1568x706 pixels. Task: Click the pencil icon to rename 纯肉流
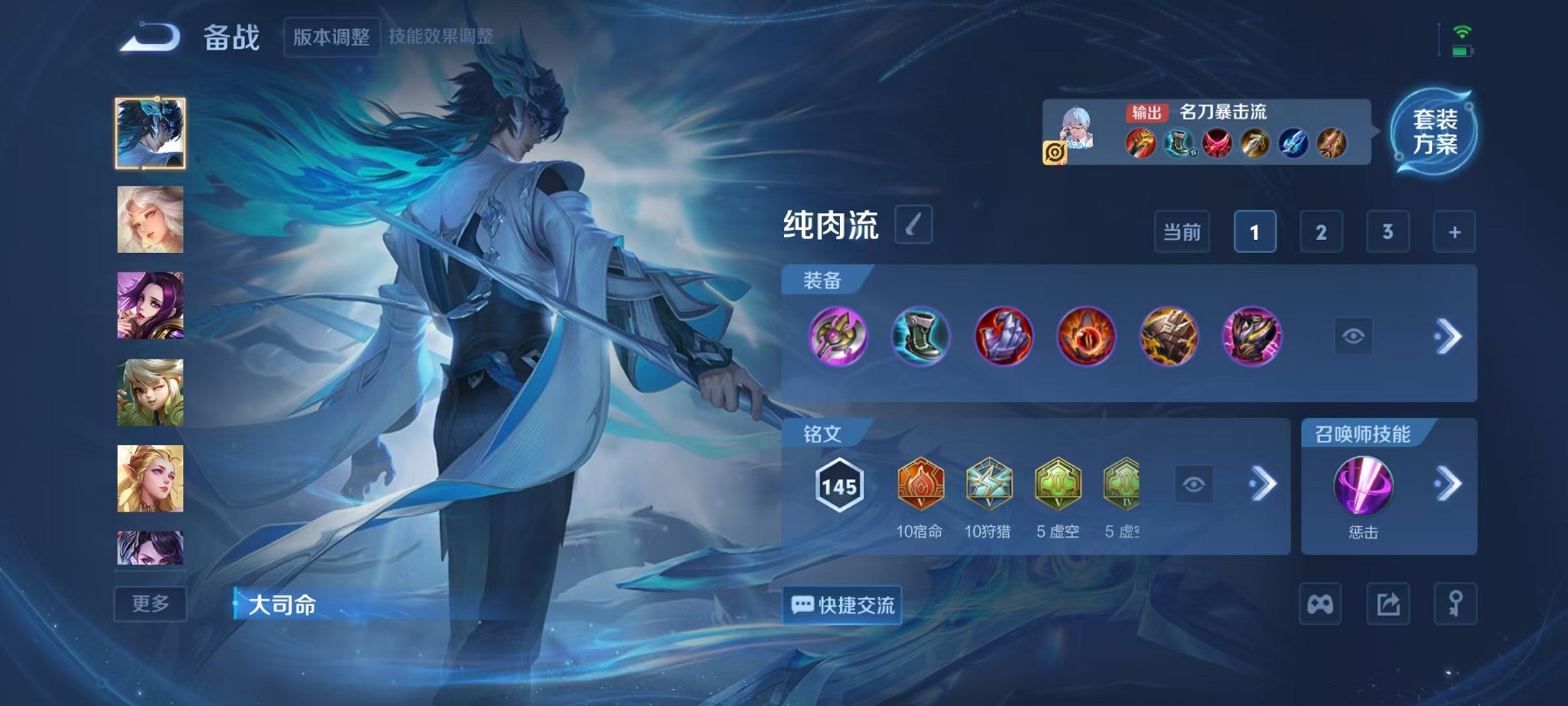pyautogui.click(x=913, y=225)
